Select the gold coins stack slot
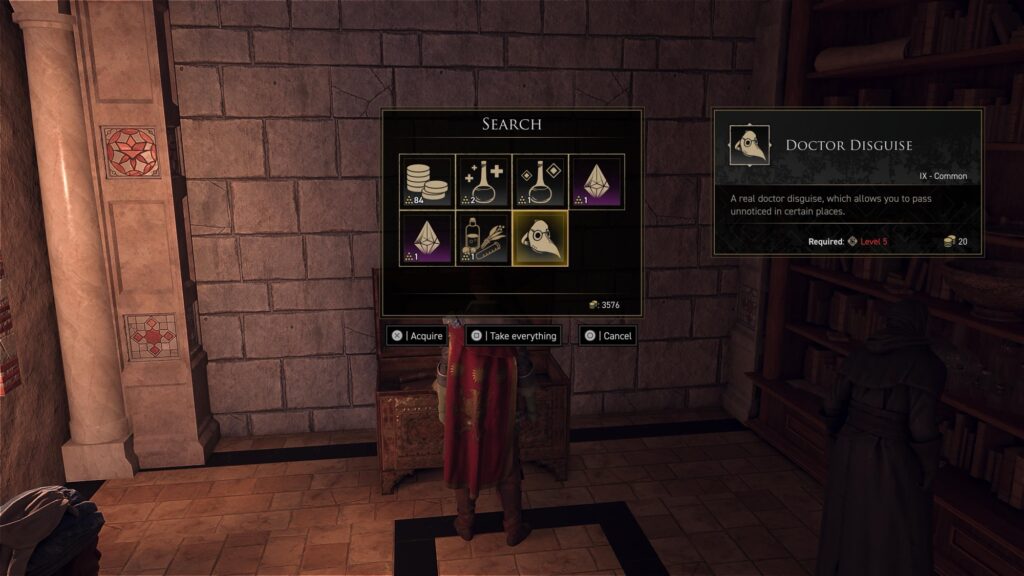The width and height of the screenshot is (1024, 576). (x=426, y=181)
